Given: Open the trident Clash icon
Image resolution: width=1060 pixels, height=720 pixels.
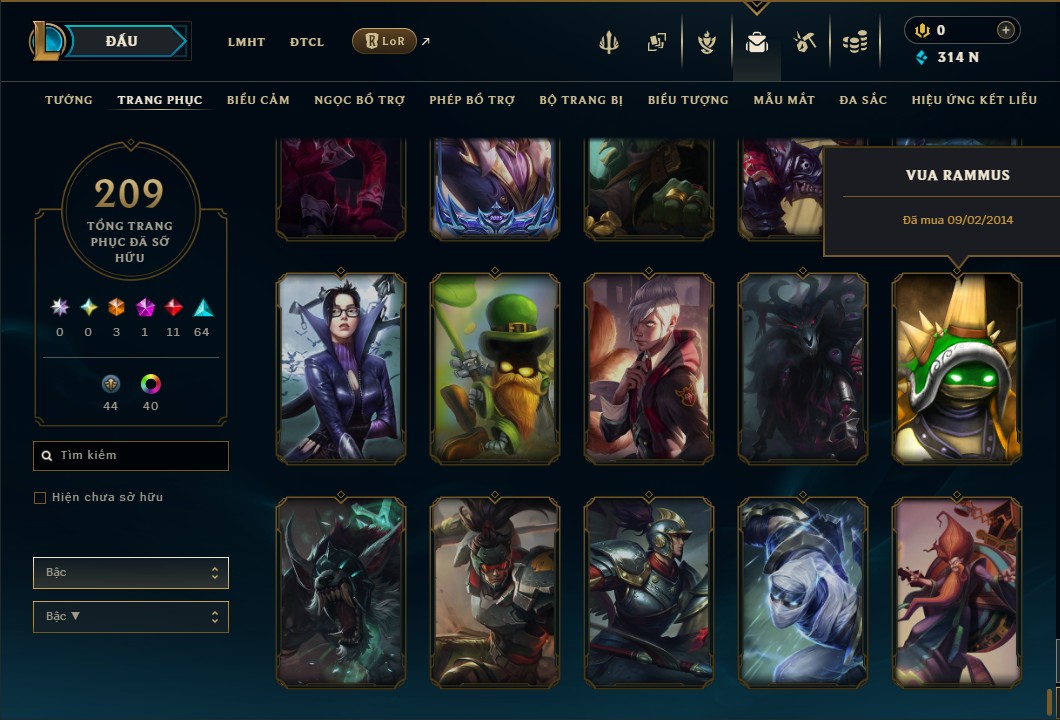Looking at the screenshot, I should pos(609,42).
